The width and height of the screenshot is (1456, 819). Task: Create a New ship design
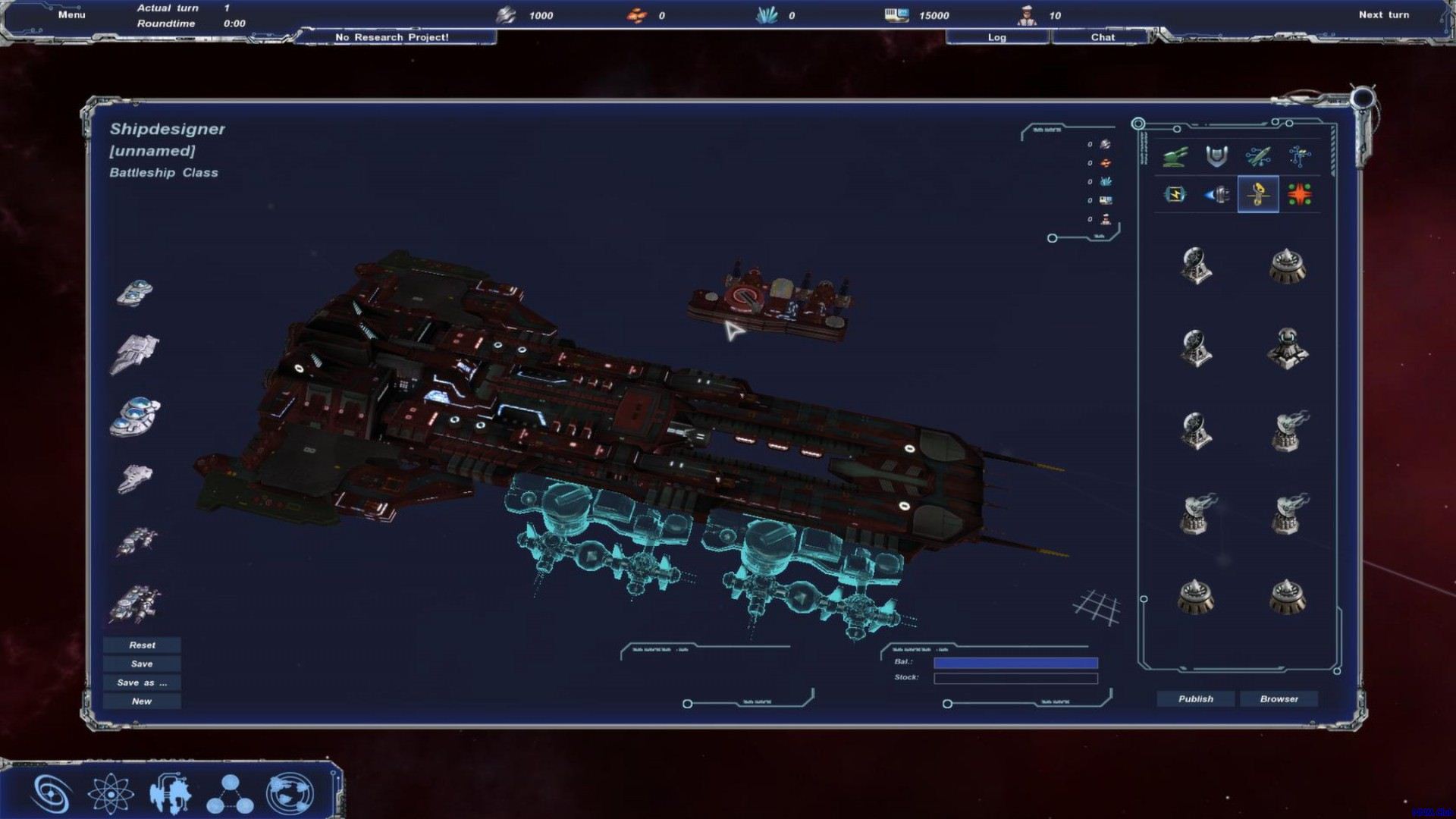(142, 701)
